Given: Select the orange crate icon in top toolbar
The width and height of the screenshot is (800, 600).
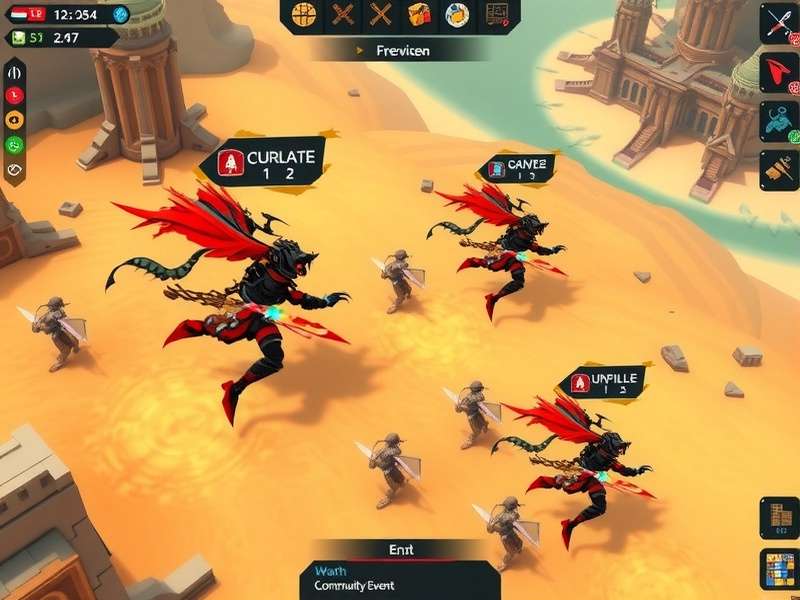Looking at the screenshot, I should click(419, 14).
